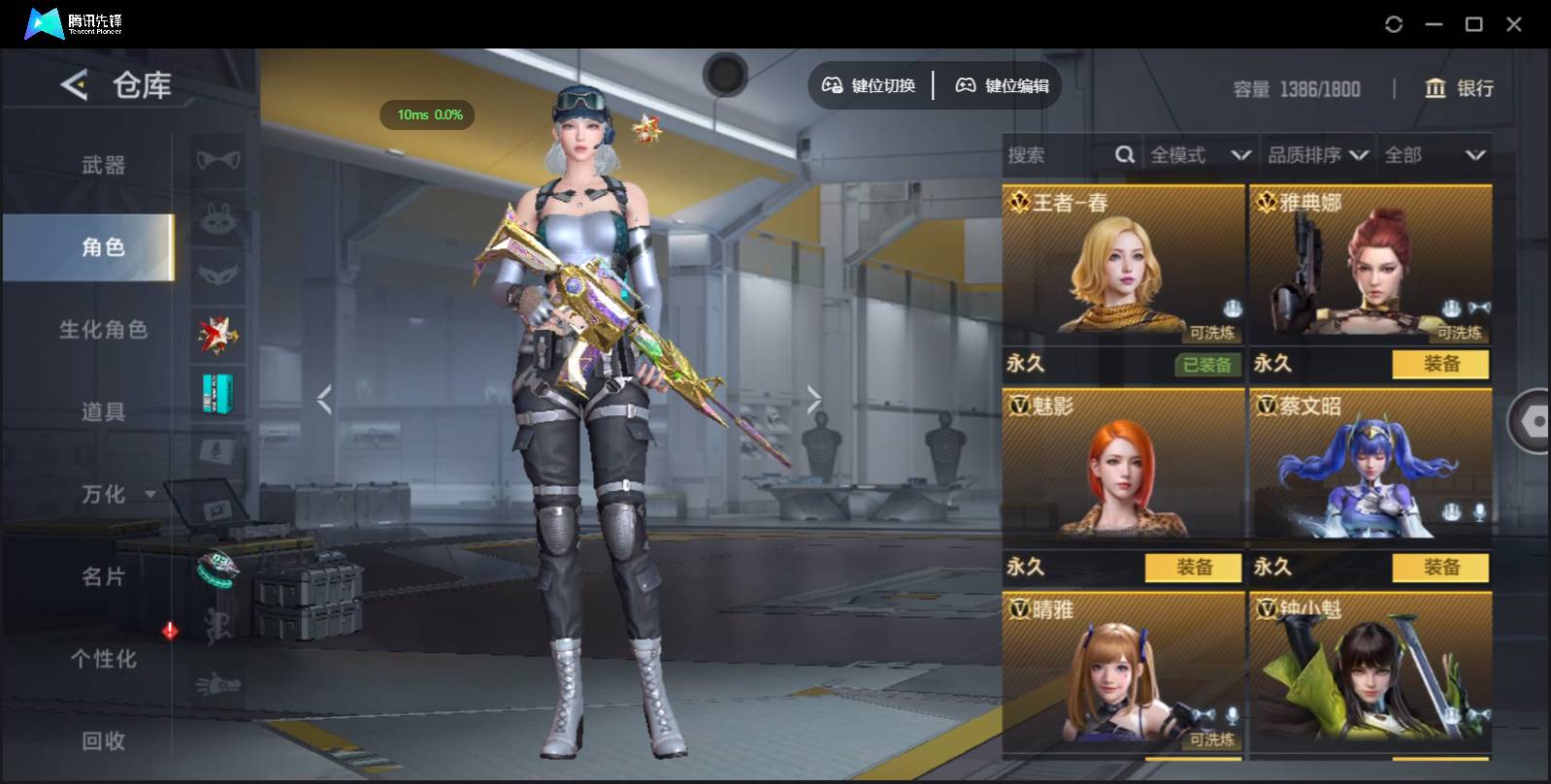Switch to the 武器 weapons tab
The image size is (1551, 784).
click(103, 165)
